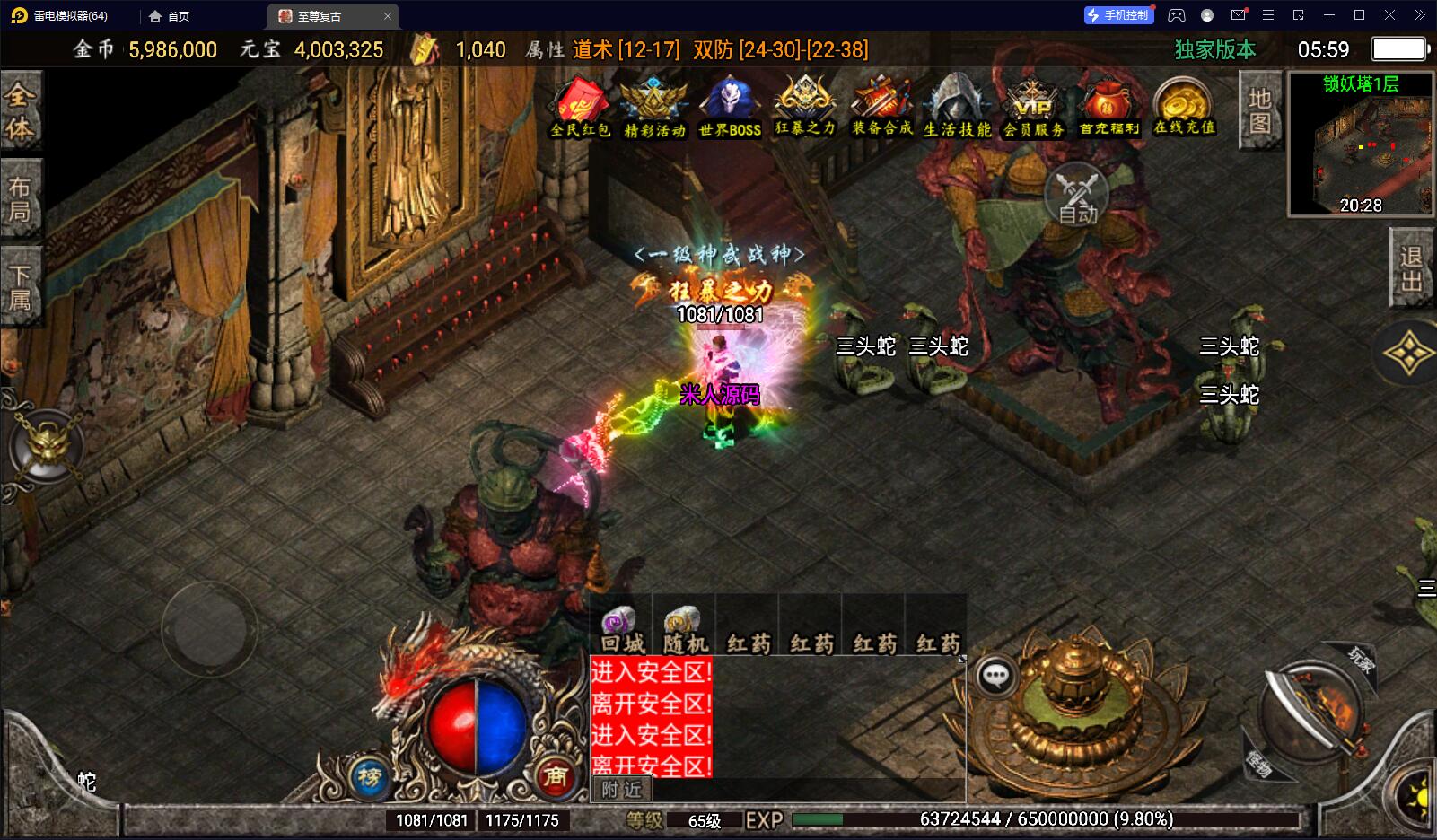Open the 地图 map button

1259,110
